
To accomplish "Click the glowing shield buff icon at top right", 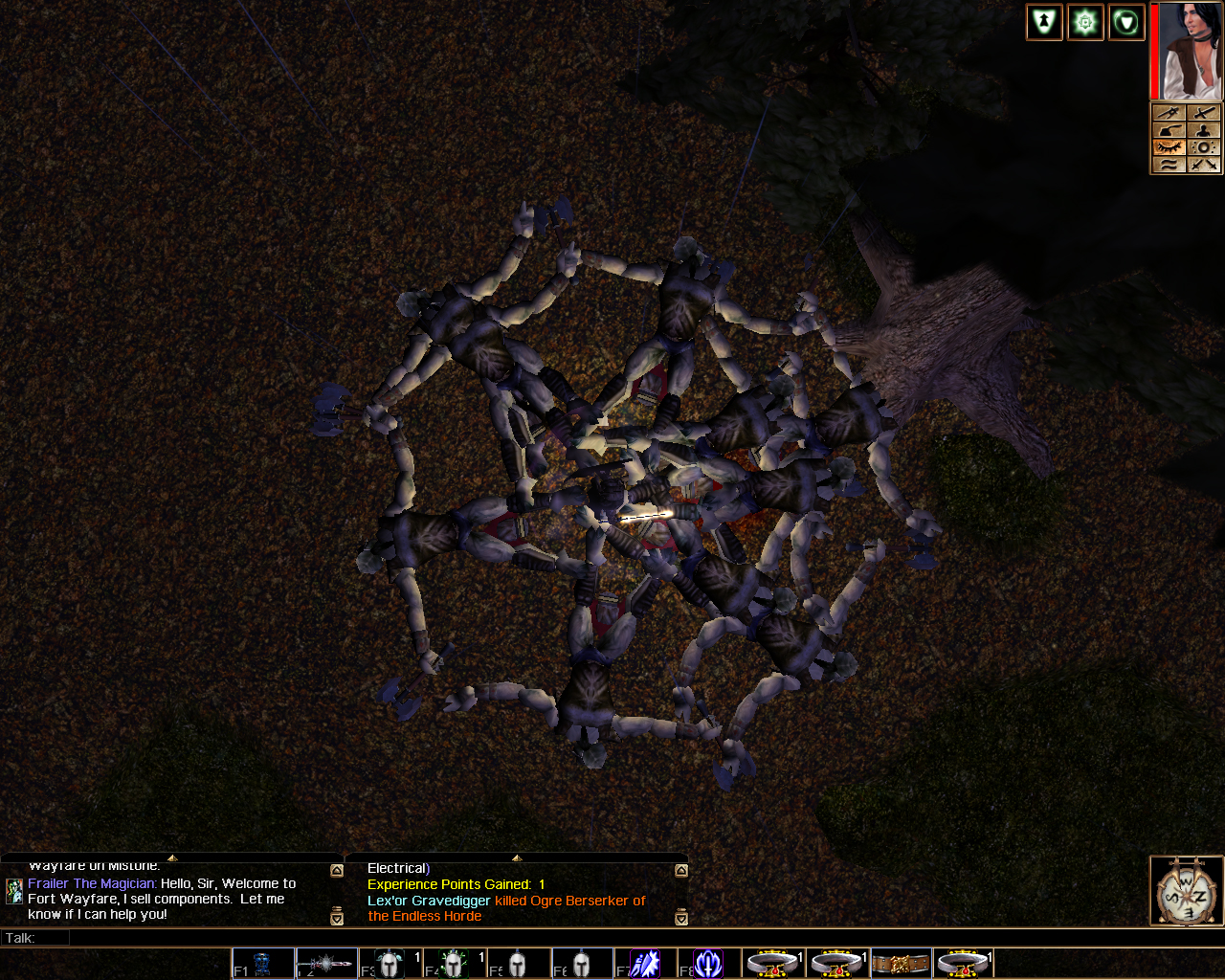I will pos(1044,21).
